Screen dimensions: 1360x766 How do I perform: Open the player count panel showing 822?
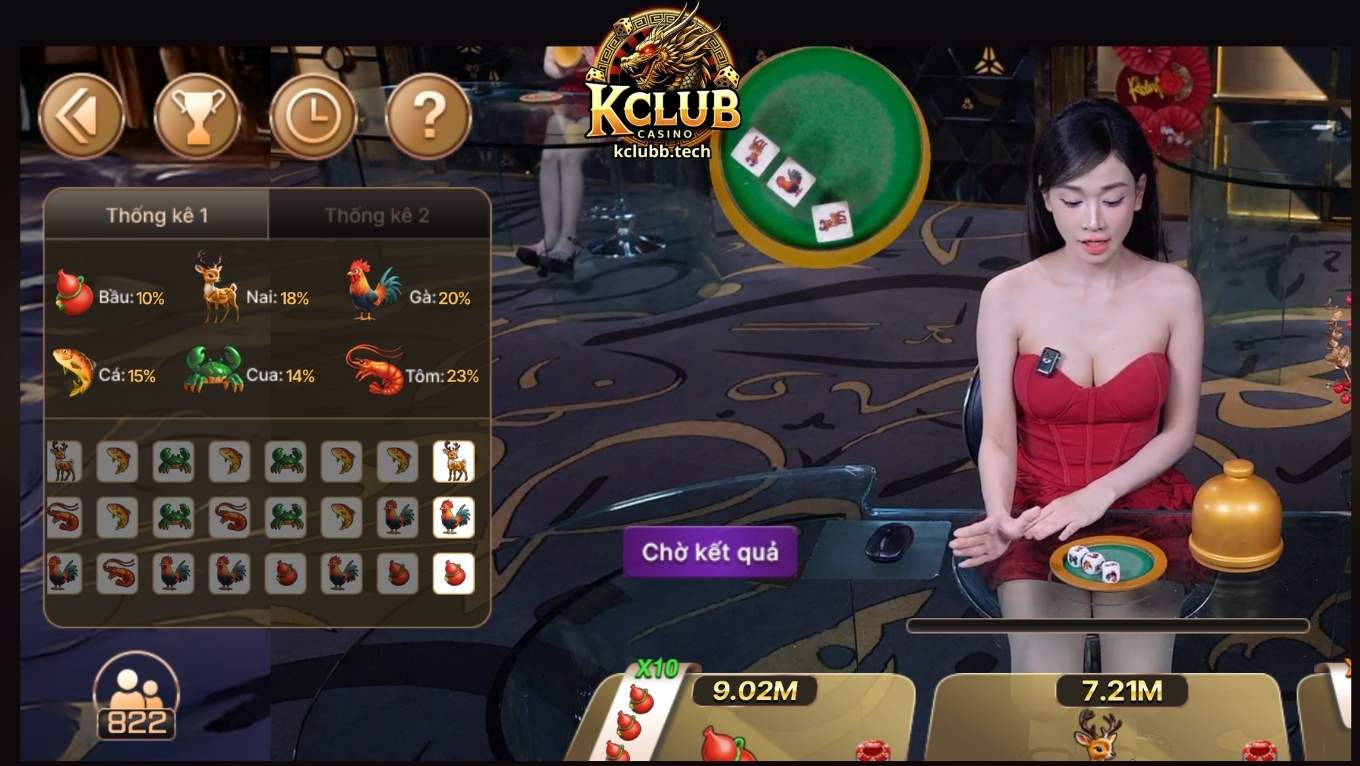point(137,700)
